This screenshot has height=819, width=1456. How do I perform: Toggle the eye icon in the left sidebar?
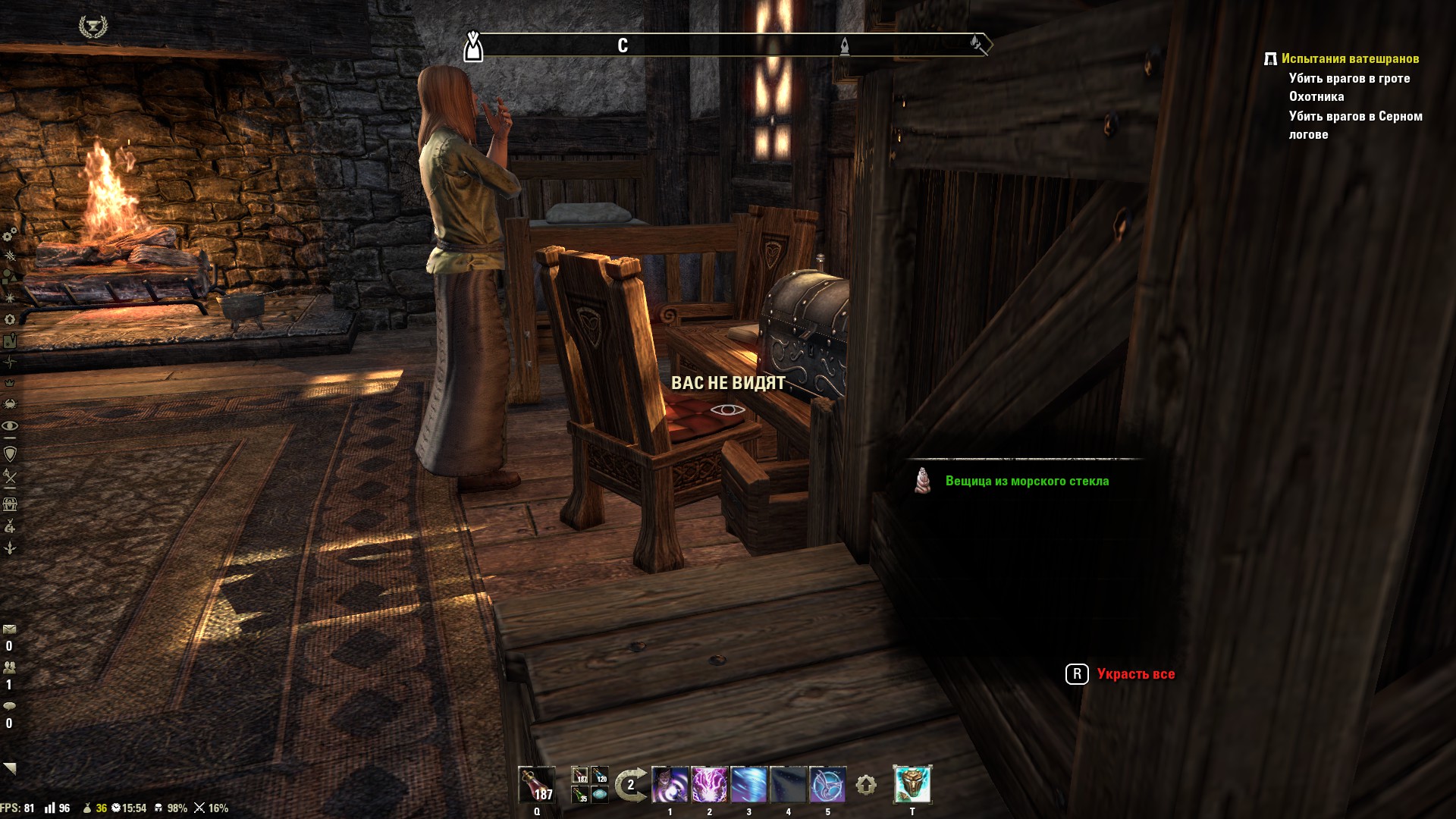[x=10, y=425]
